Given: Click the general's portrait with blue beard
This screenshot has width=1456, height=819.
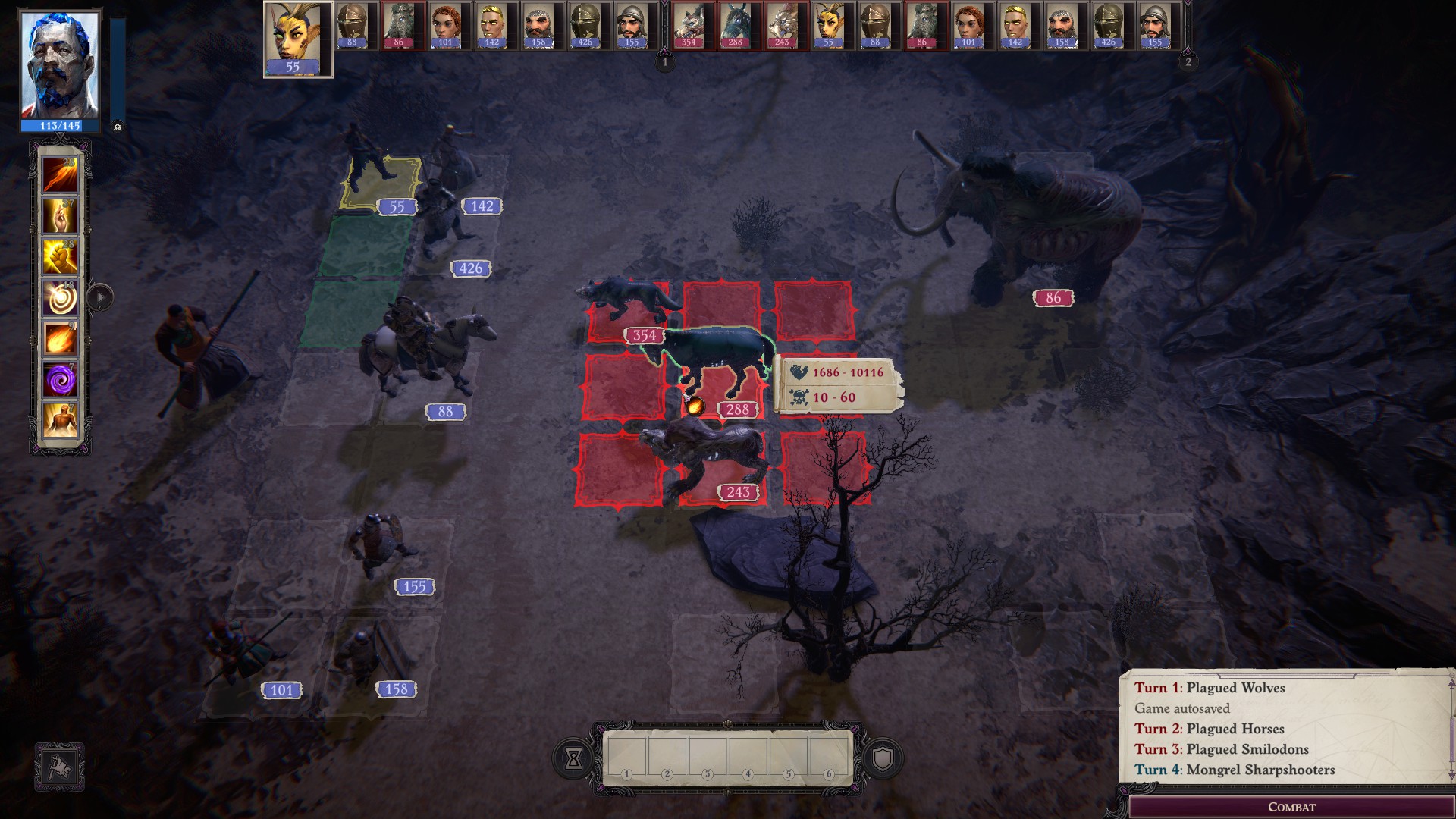Looking at the screenshot, I should pyautogui.click(x=60, y=67).
